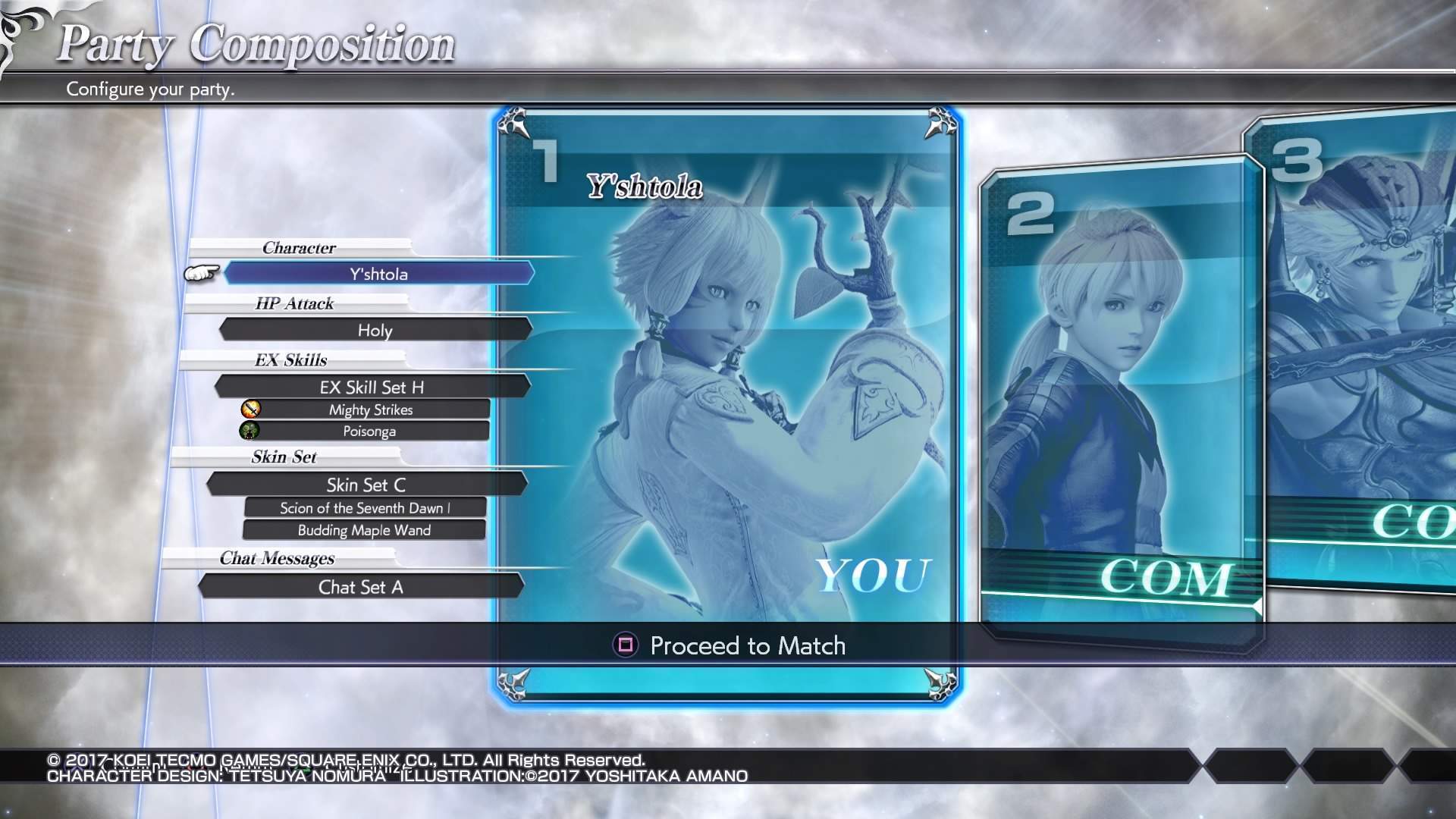Open the EX Skill Set H option
Image resolution: width=1456 pixels, height=819 pixels.
pos(372,387)
